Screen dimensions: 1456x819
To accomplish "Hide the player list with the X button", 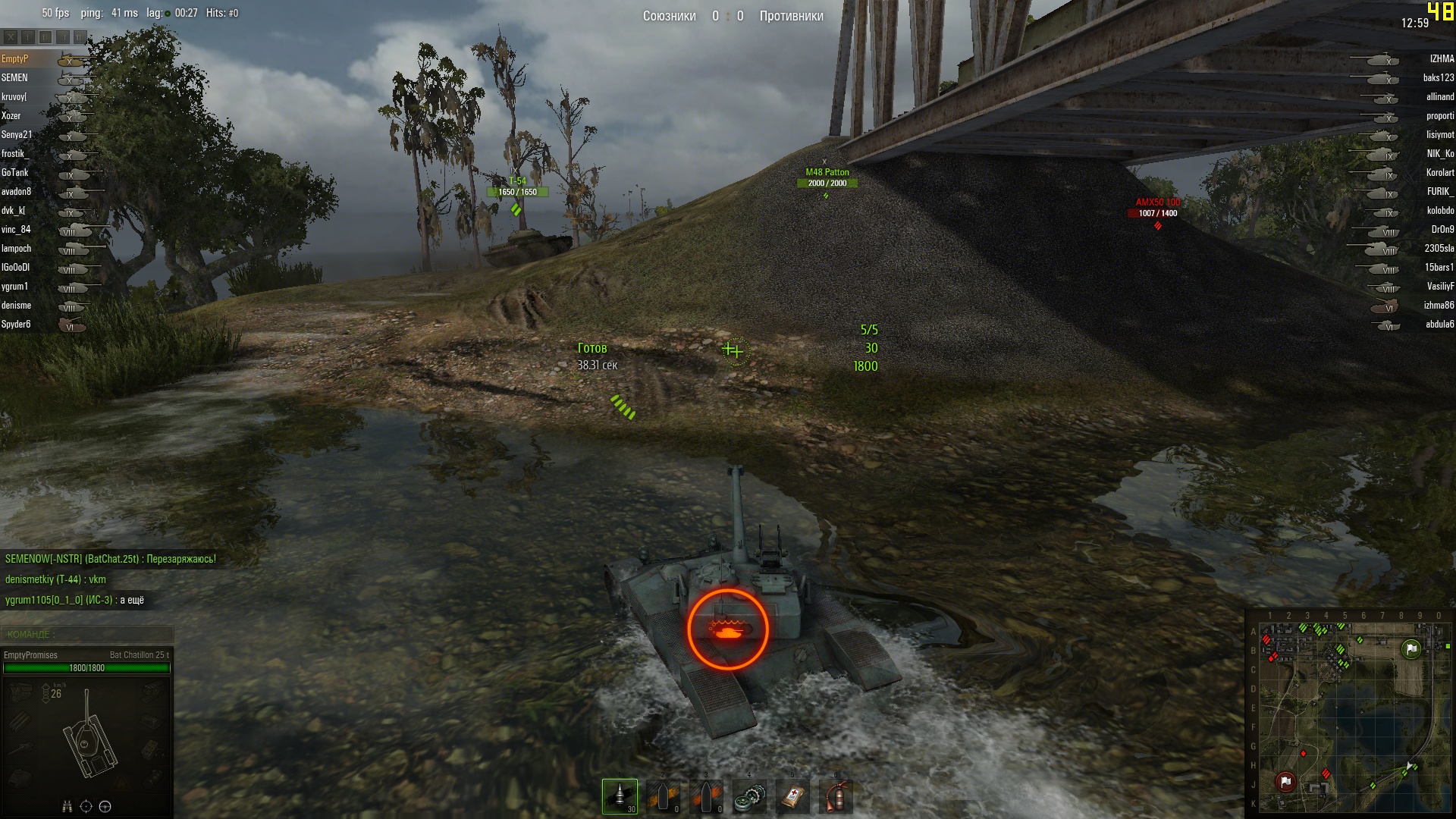I will [11, 36].
